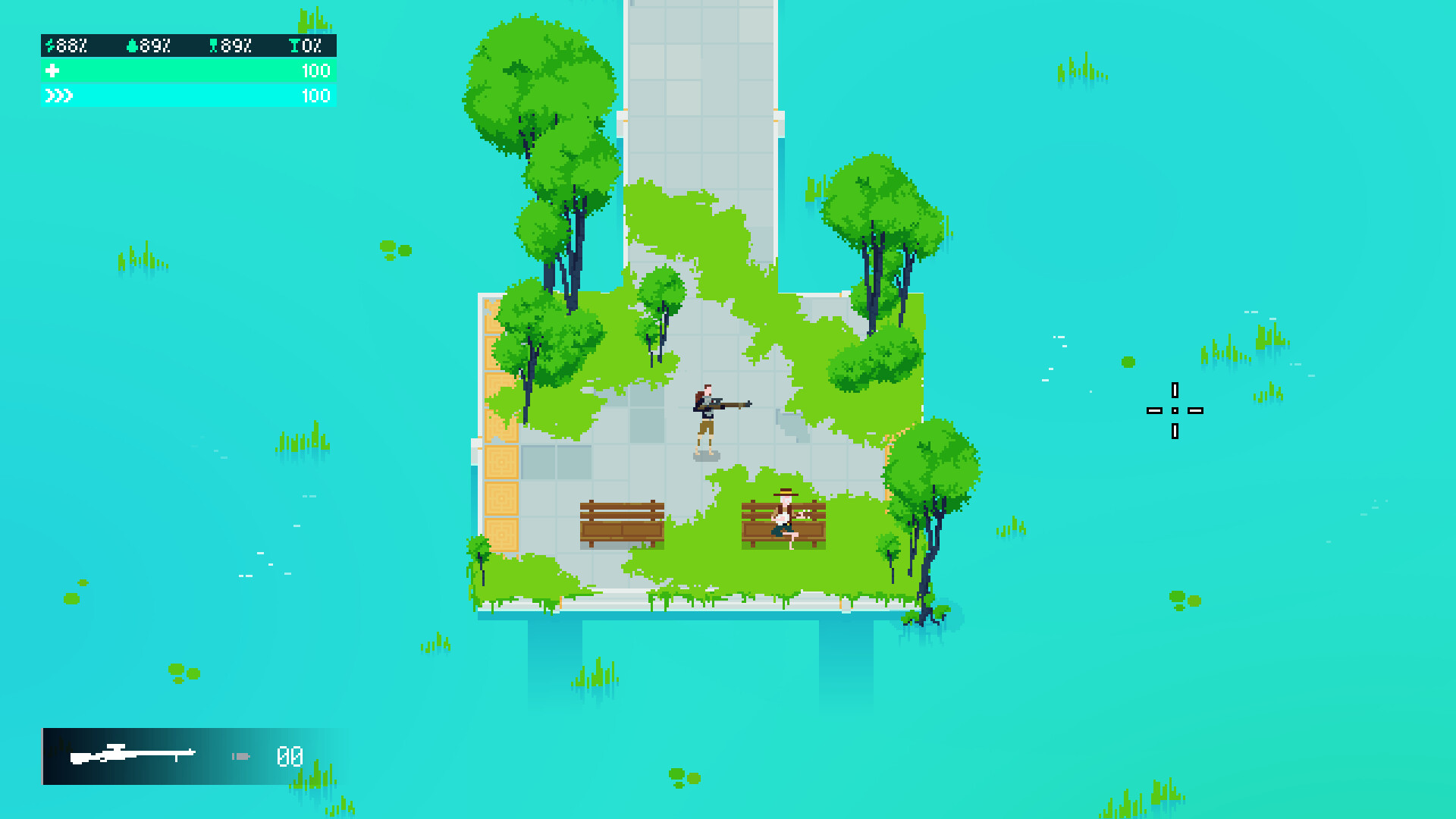Click the aiming crosshair on the right

click(x=1175, y=410)
